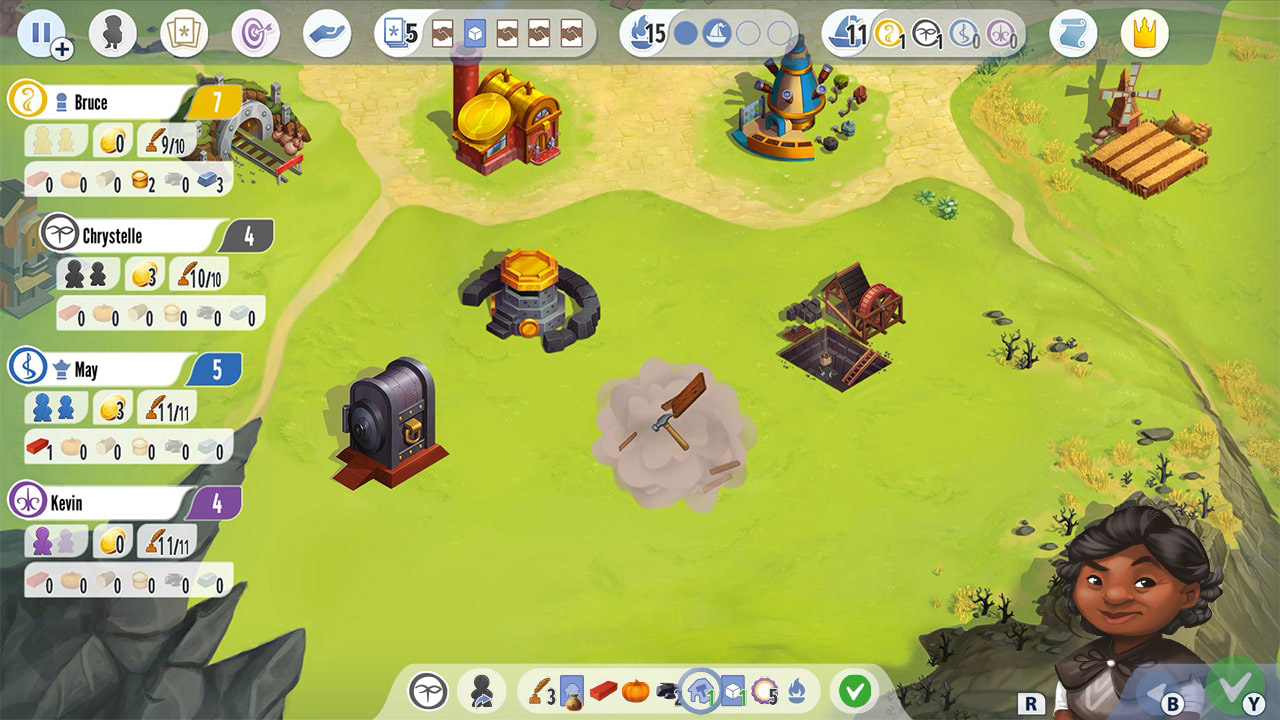This screenshot has width=1280, height=720.
Task: Select the worker meeple icon in top toolbar
Action: [113, 31]
